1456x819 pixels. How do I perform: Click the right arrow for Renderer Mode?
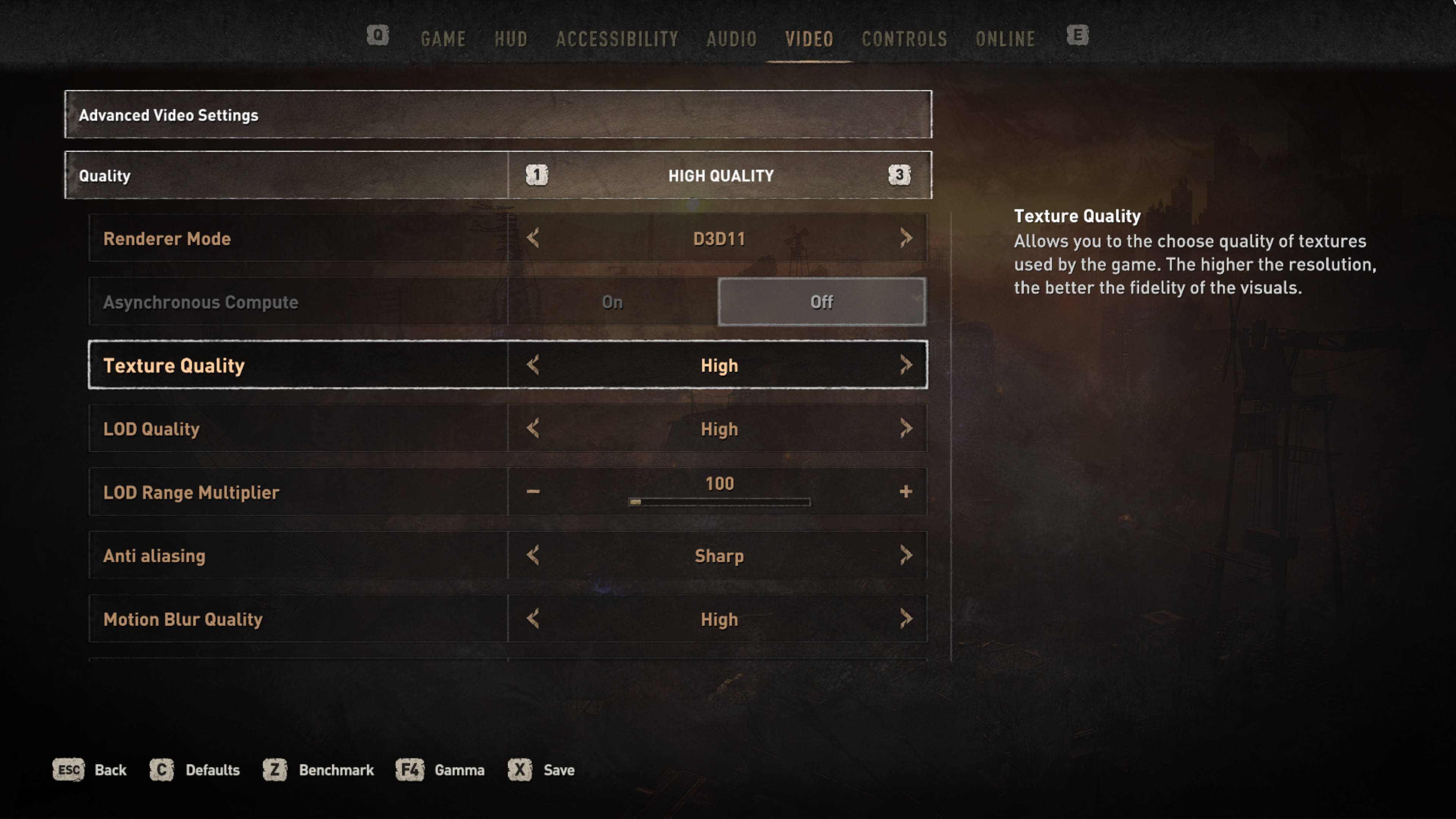[906, 238]
